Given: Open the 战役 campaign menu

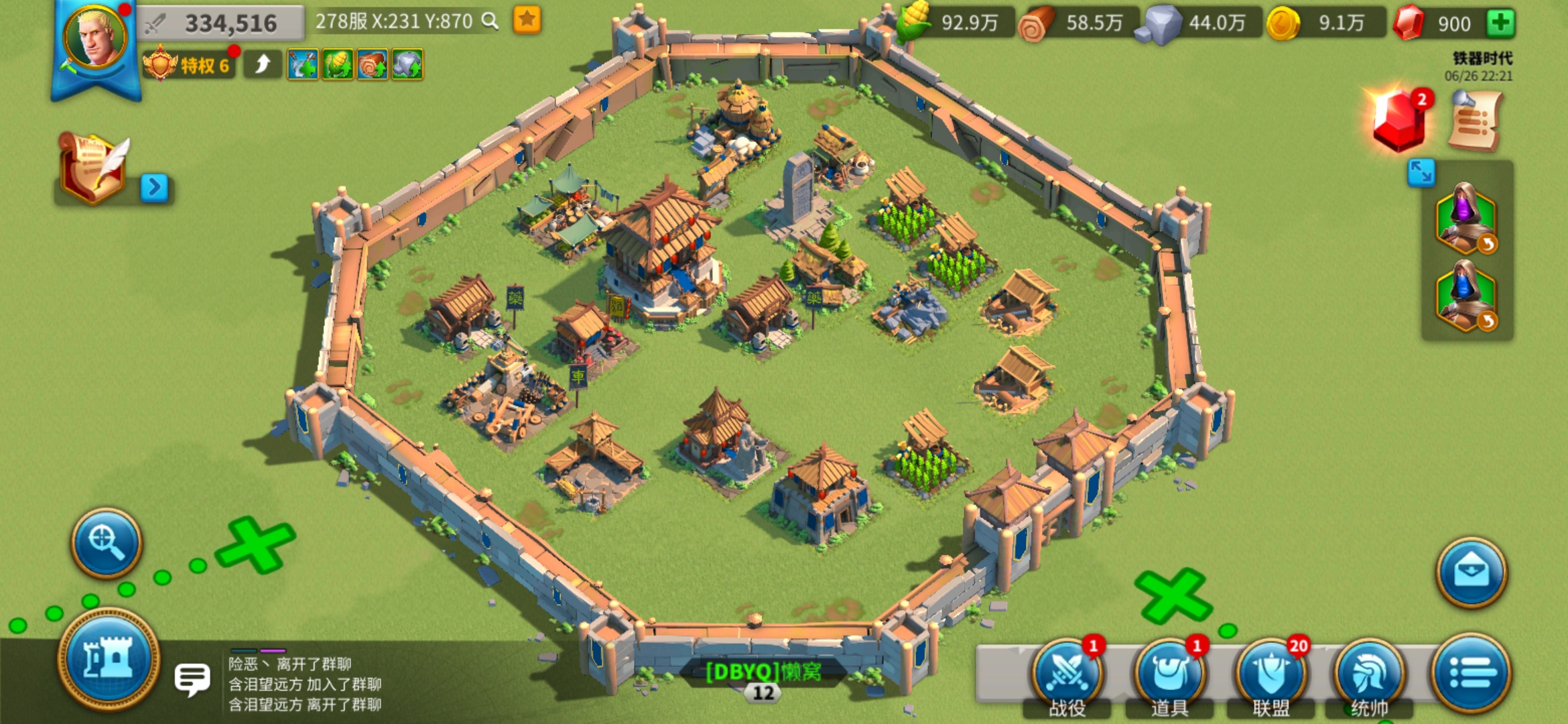Looking at the screenshot, I should (x=1067, y=674).
